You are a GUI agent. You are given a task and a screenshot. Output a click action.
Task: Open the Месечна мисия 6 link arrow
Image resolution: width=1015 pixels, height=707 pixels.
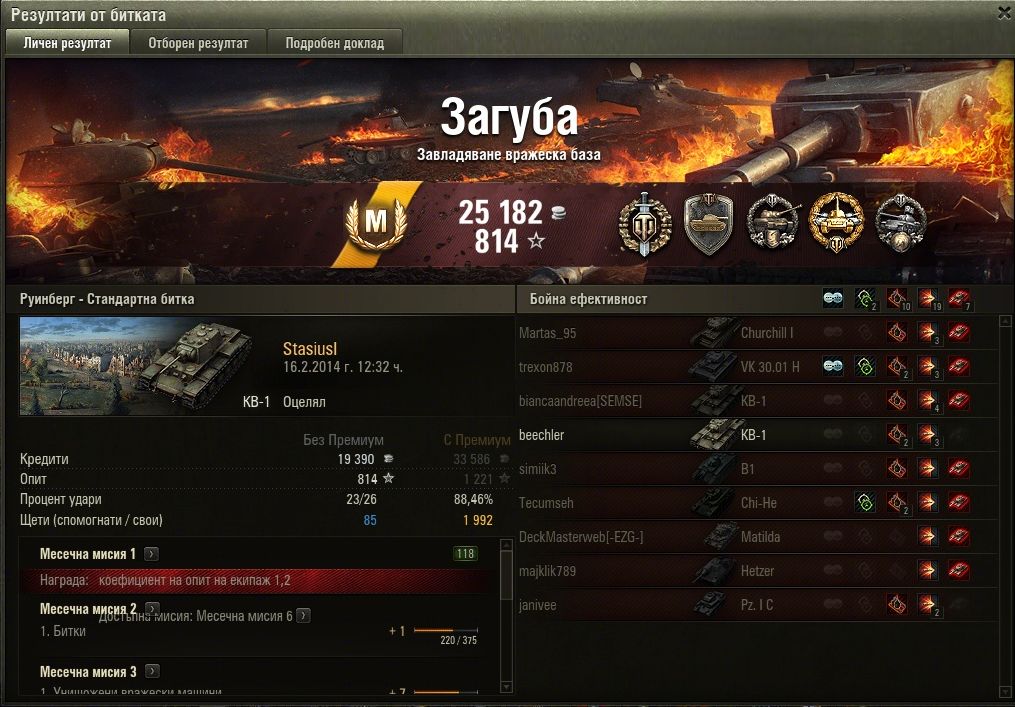pos(303,616)
